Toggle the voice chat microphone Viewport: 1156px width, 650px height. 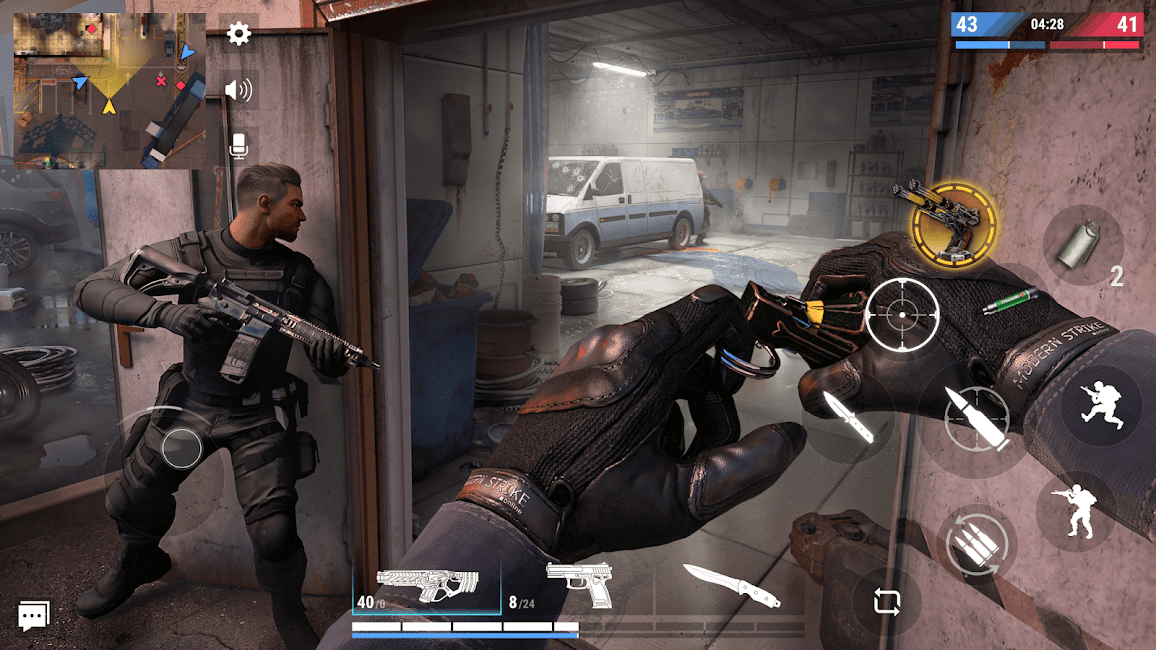tap(238, 147)
